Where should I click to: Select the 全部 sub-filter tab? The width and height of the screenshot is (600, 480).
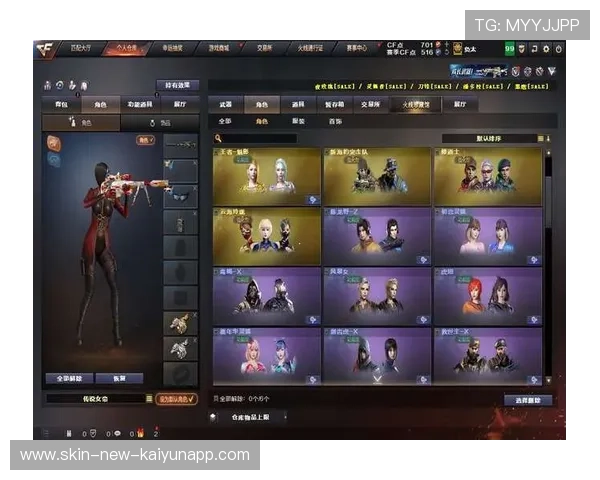coord(225,120)
